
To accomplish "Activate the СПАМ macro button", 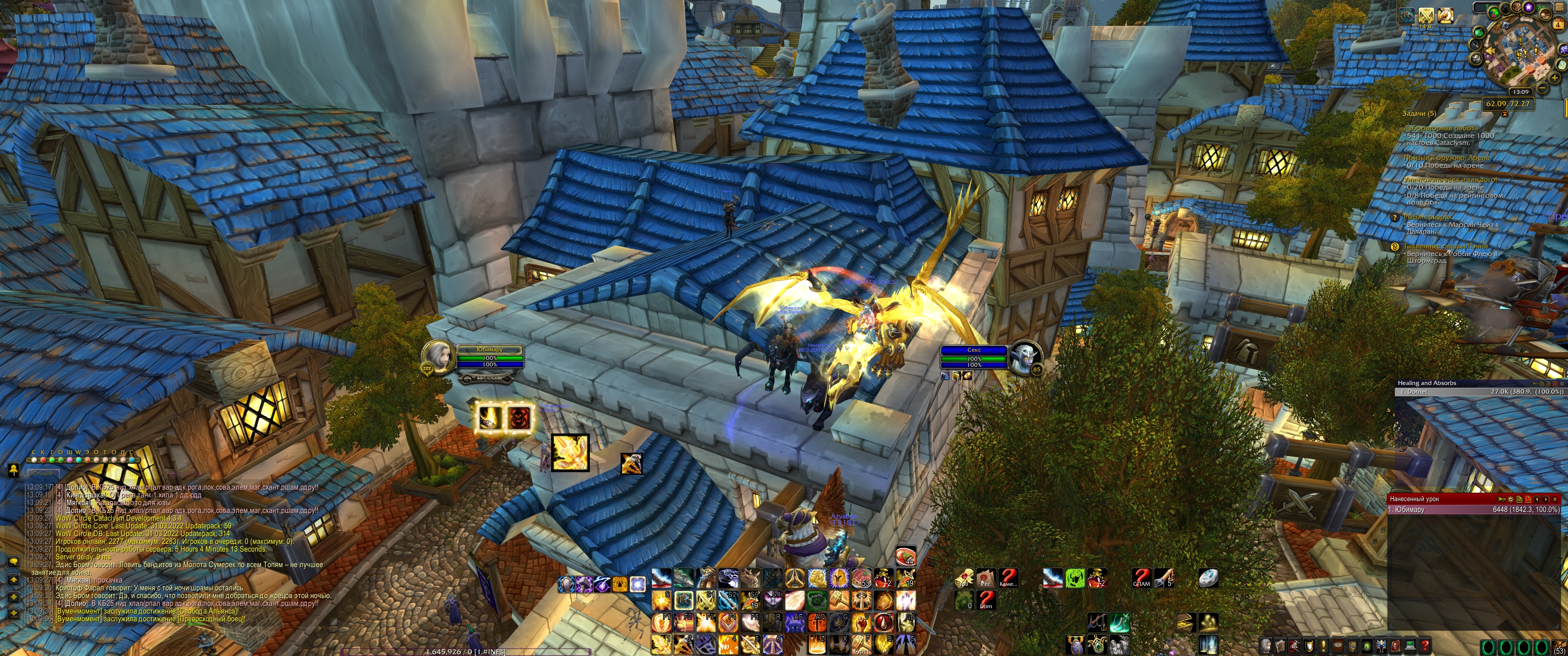I will point(1141,578).
